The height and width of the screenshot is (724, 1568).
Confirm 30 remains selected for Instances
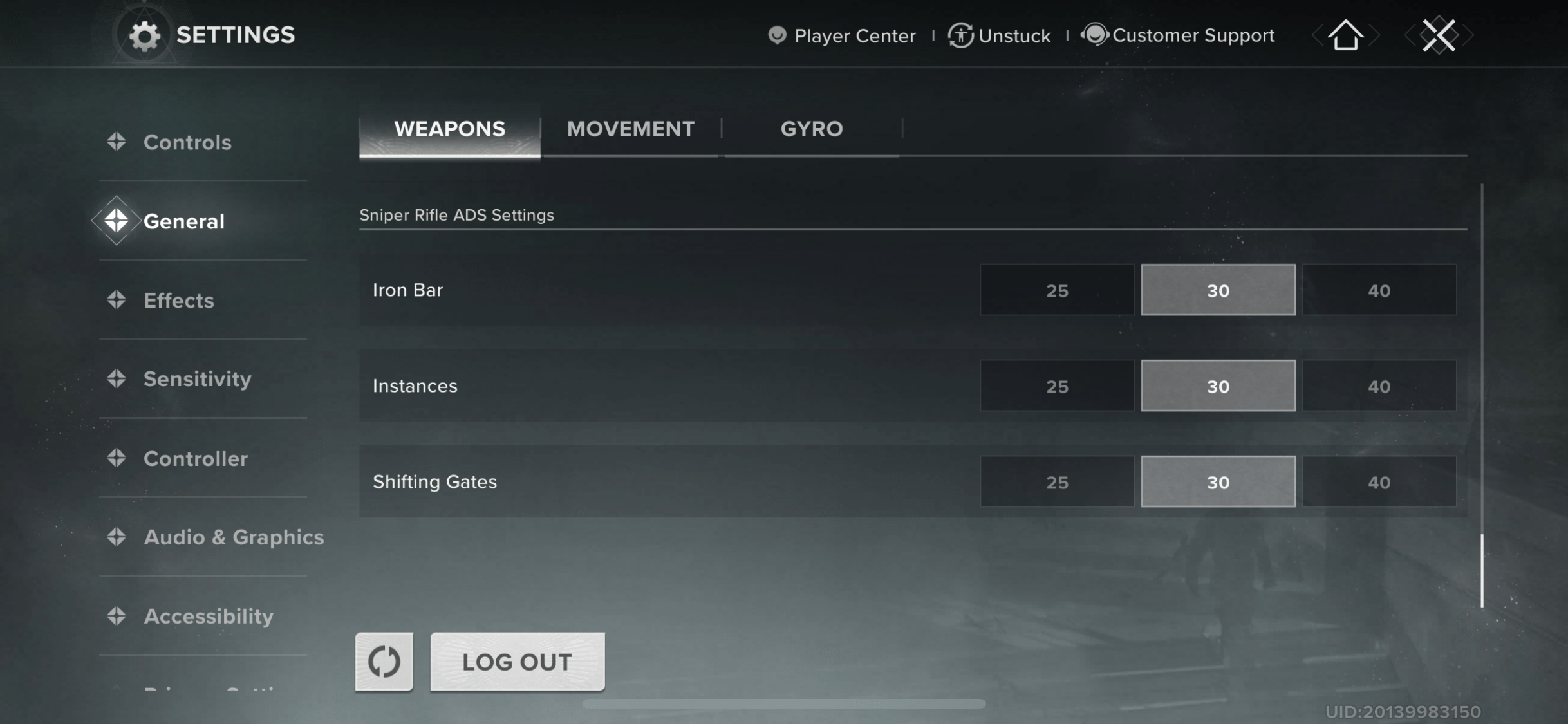pyautogui.click(x=1218, y=386)
